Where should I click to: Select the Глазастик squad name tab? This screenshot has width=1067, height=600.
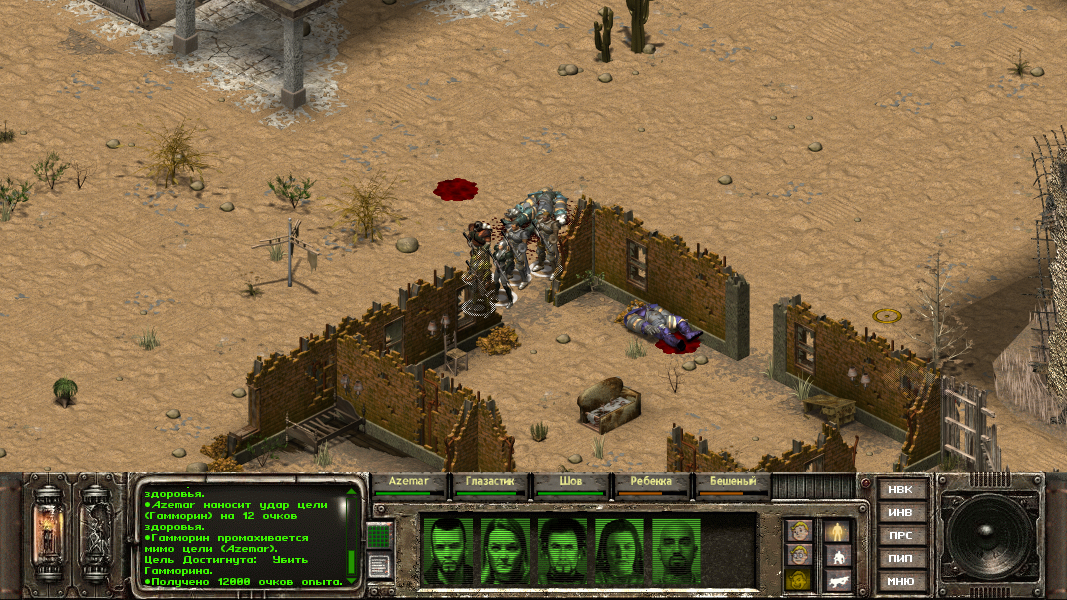[489, 482]
